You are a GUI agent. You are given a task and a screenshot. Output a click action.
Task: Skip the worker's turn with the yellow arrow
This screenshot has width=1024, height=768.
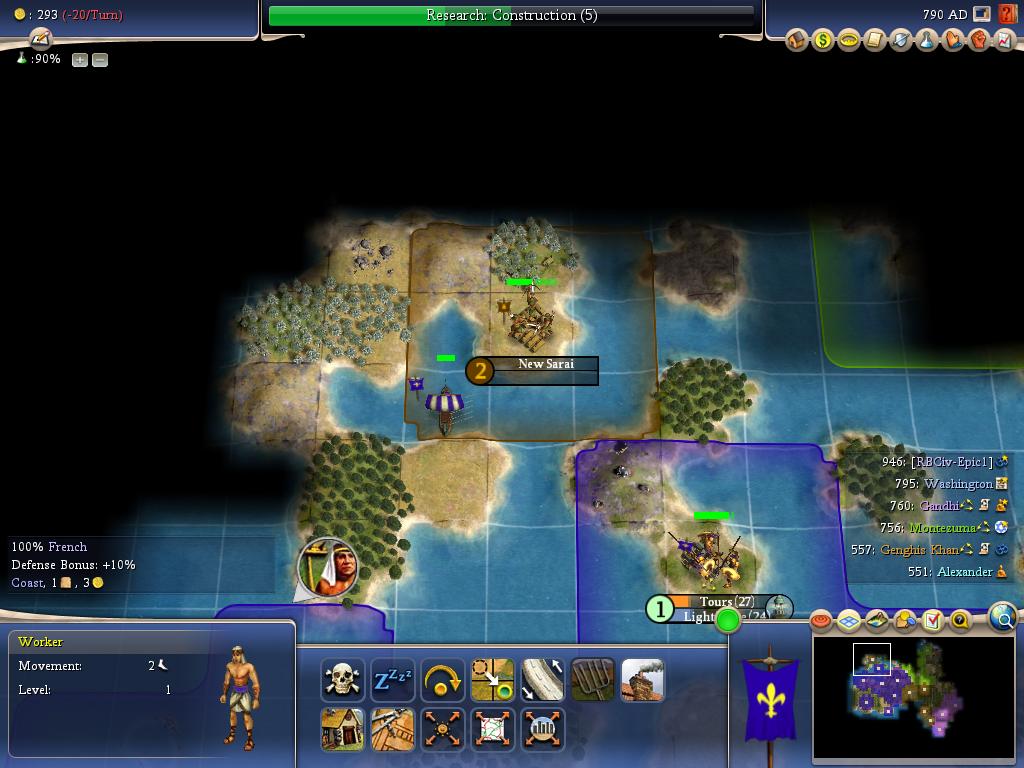pyautogui.click(x=443, y=681)
